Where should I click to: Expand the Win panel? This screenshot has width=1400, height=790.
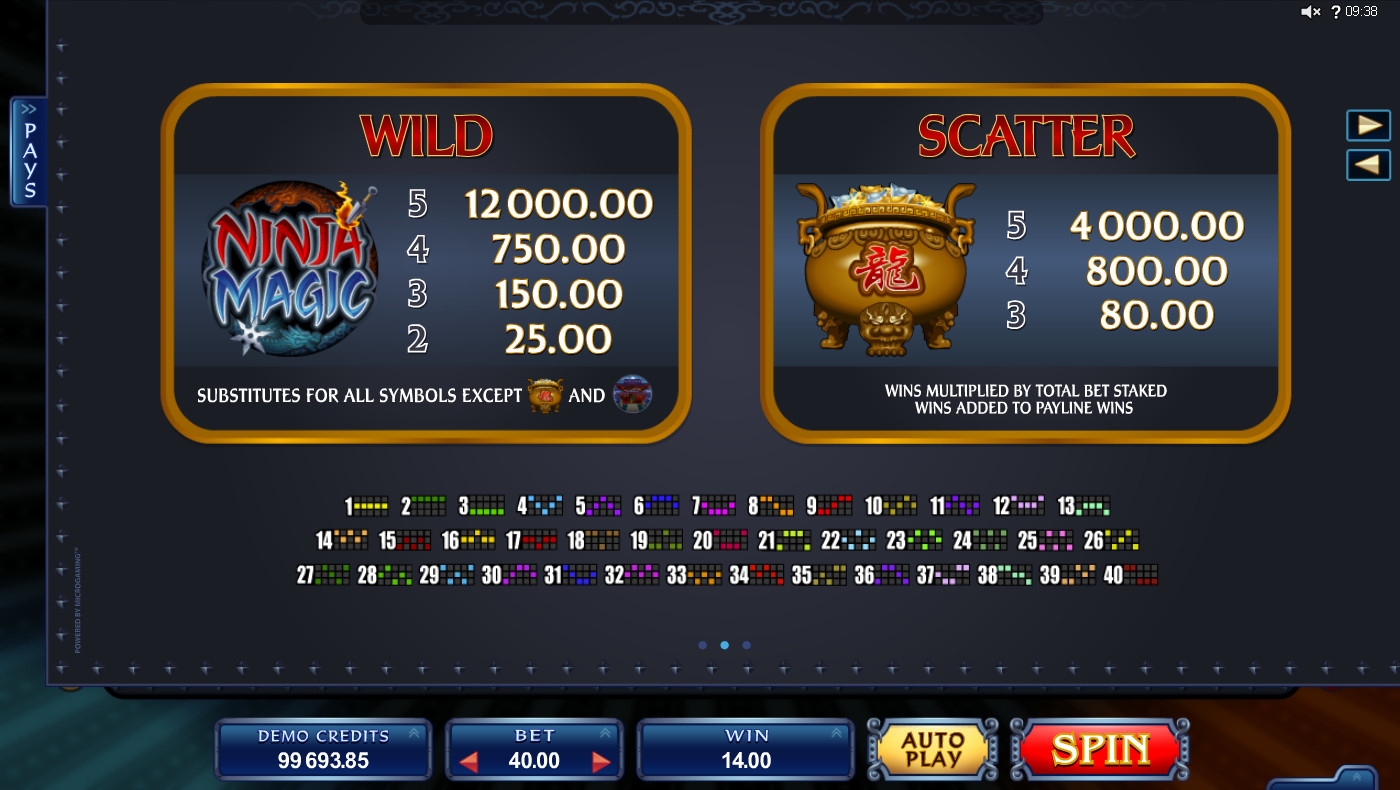pyautogui.click(x=836, y=733)
